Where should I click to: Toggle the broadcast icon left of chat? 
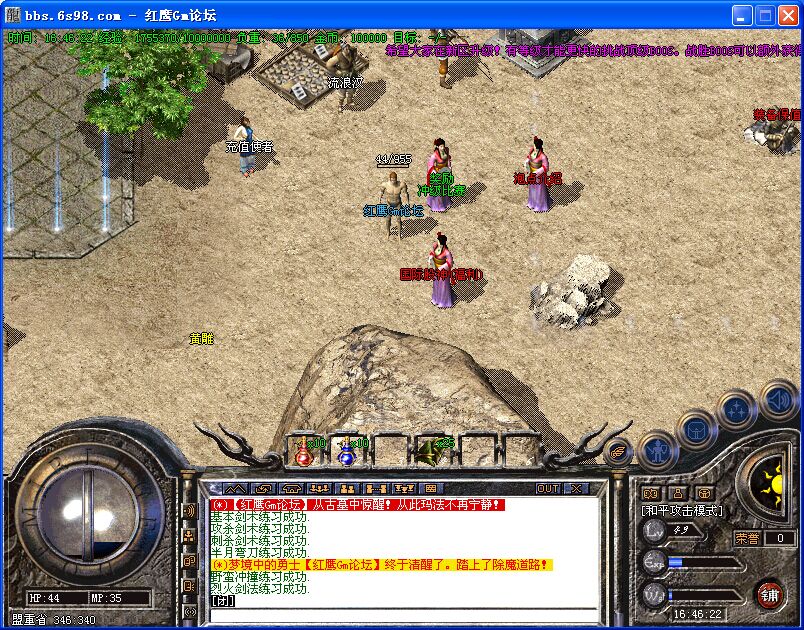click(x=189, y=511)
